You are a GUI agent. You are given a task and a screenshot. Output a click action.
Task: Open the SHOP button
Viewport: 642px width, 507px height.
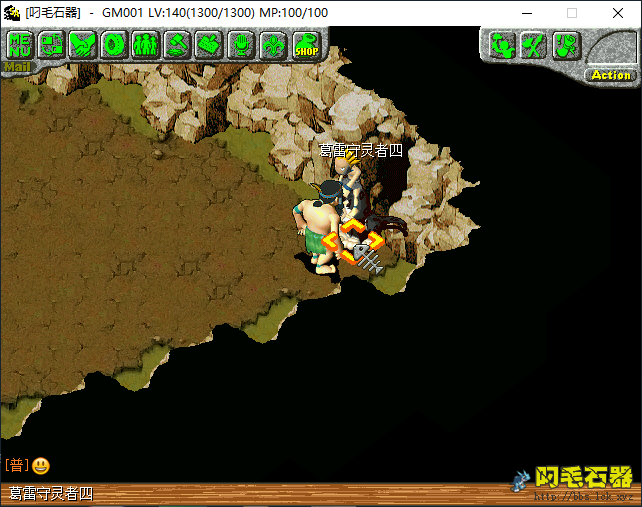tap(304, 44)
